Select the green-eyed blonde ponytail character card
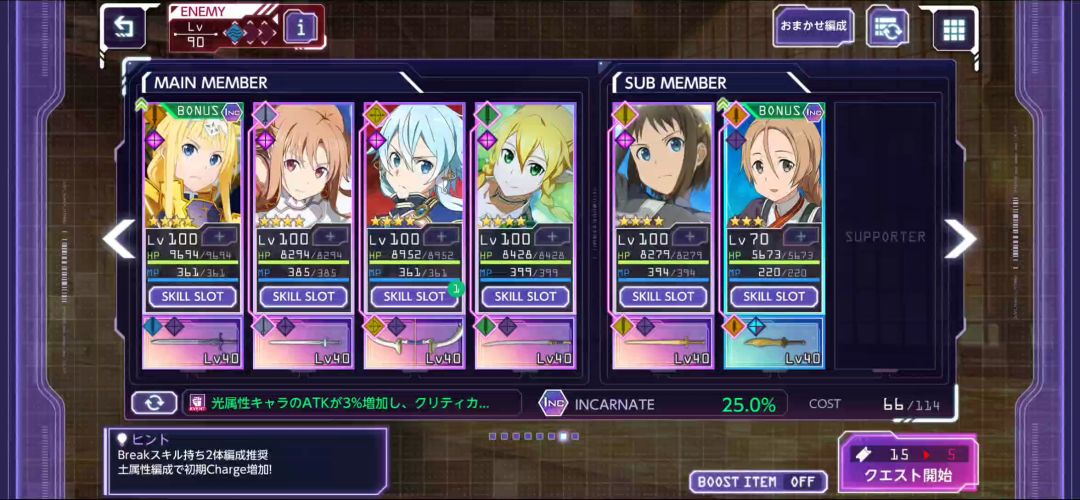This screenshot has height=500, width=1080. click(525, 165)
